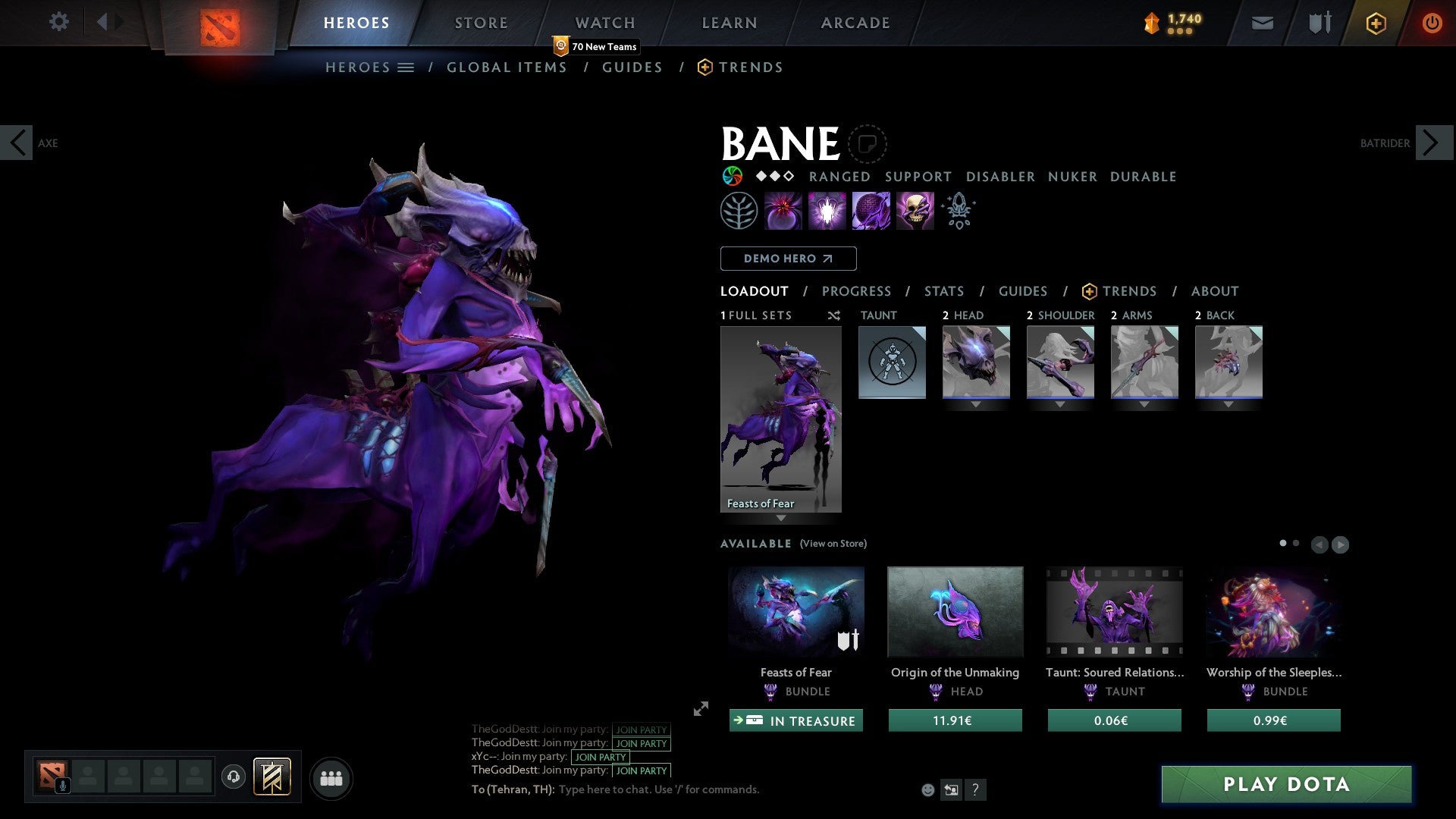The height and width of the screenshot is (819, 1456).
Task: Click the DEMO HERO button
Action: (788, 258)
